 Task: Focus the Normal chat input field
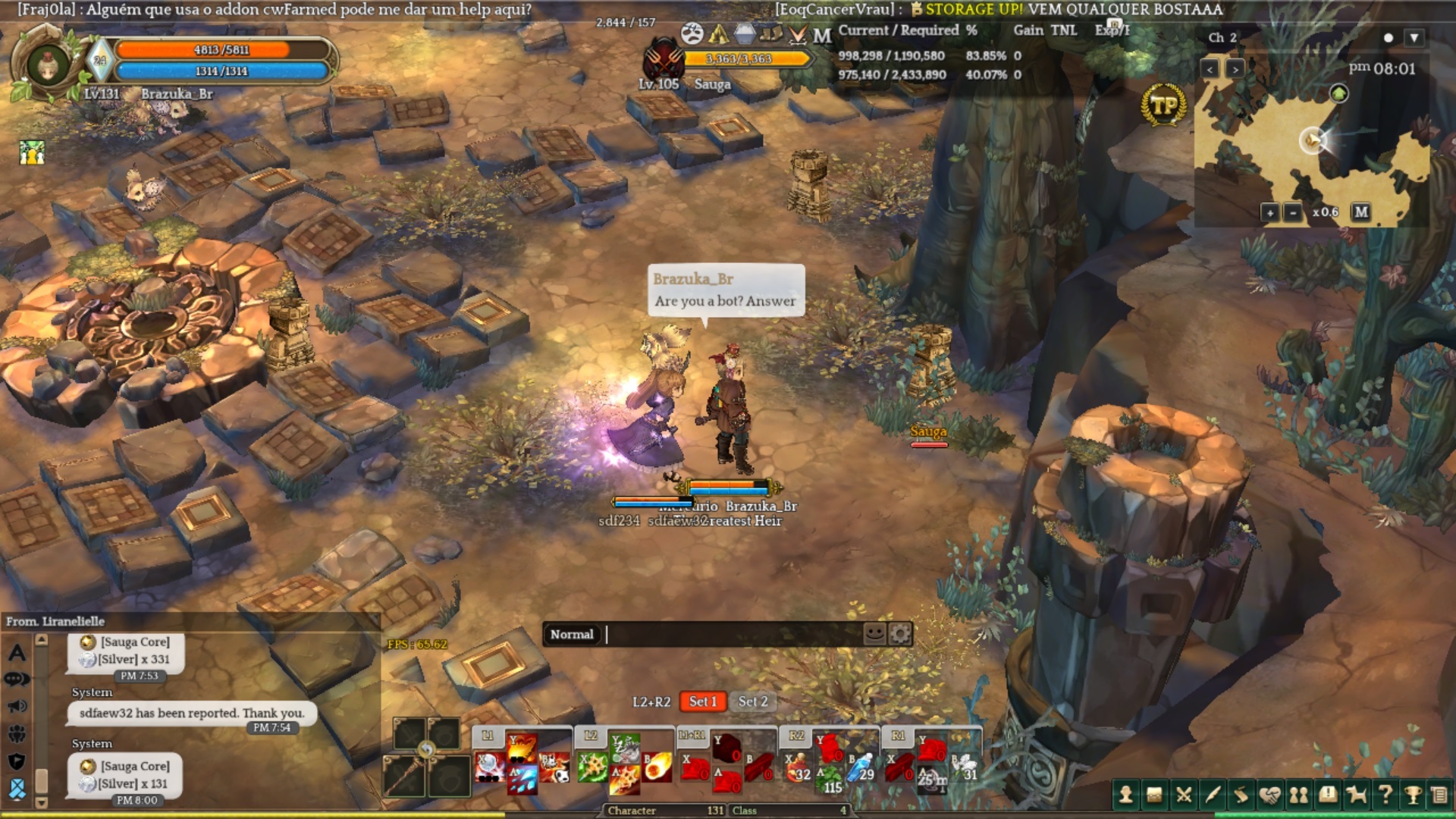pos(732,634)
